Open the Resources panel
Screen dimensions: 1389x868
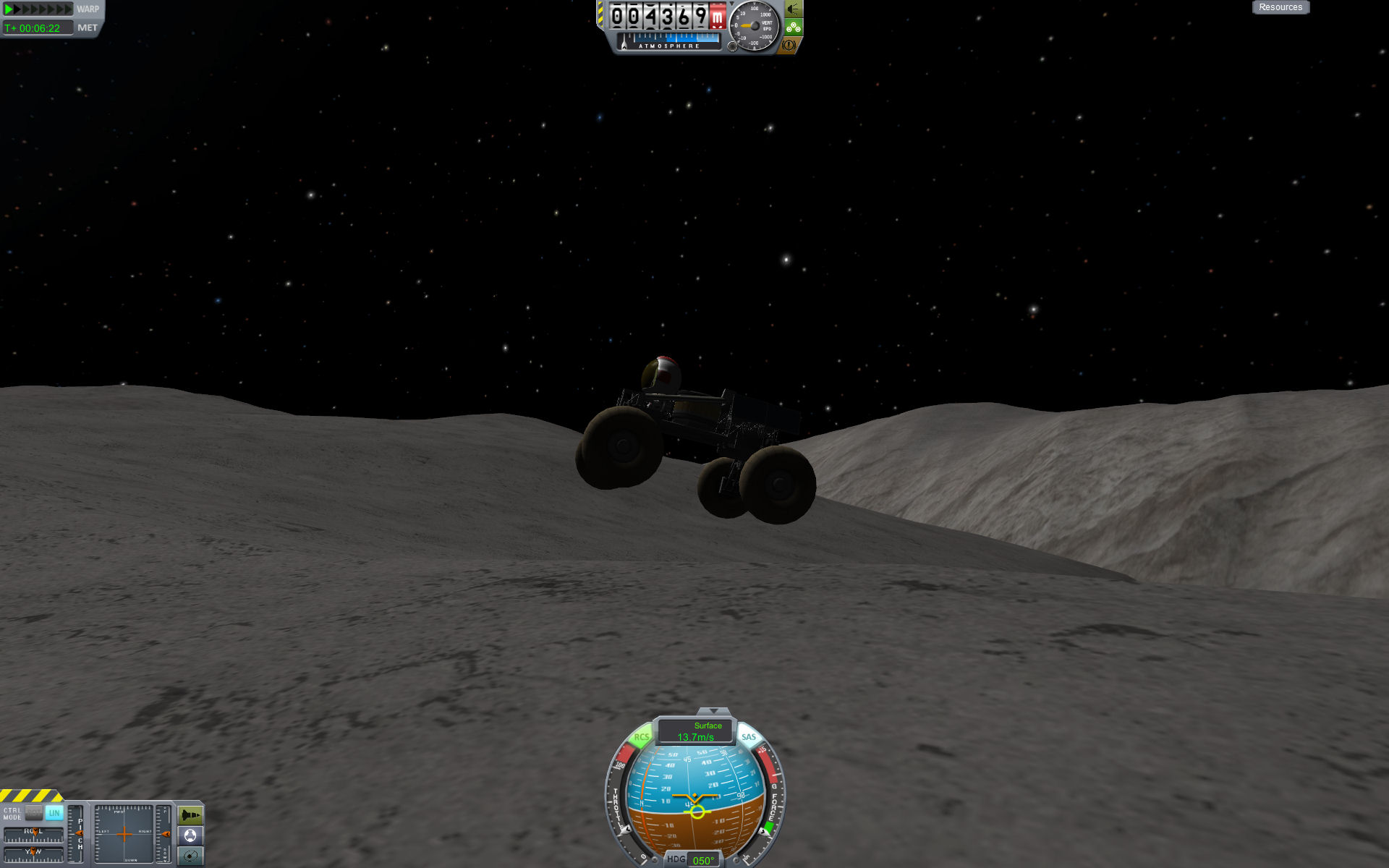point(1280,7)
